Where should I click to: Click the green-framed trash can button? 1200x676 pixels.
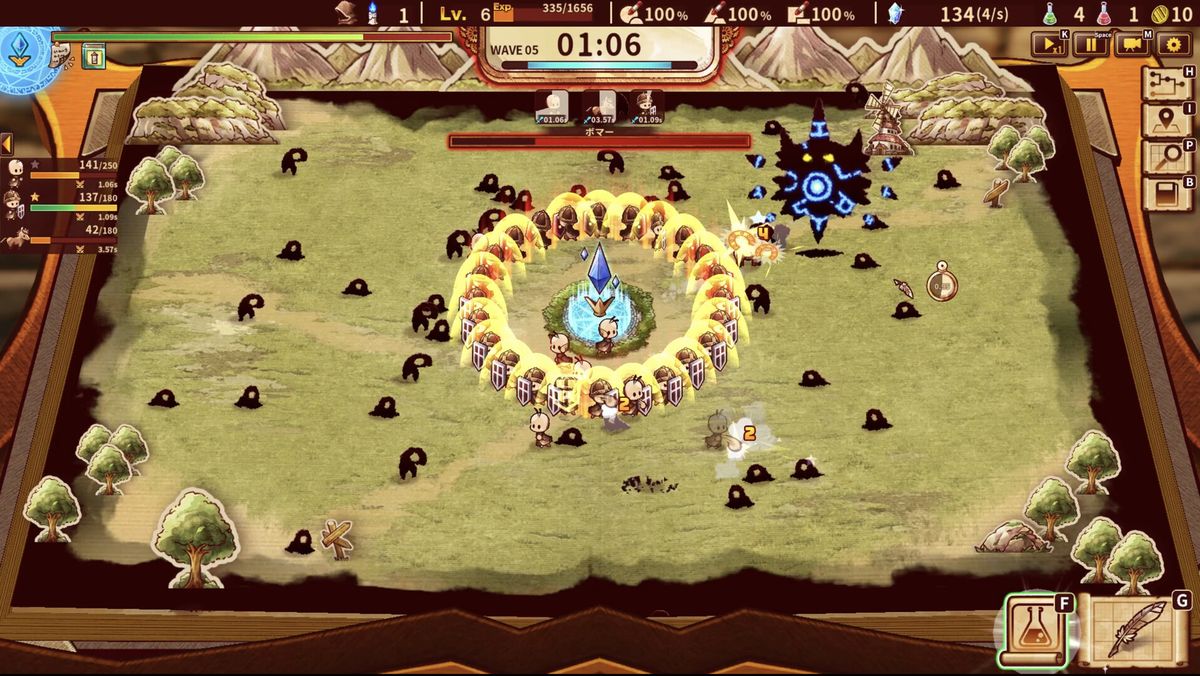[x=93, y=57]
